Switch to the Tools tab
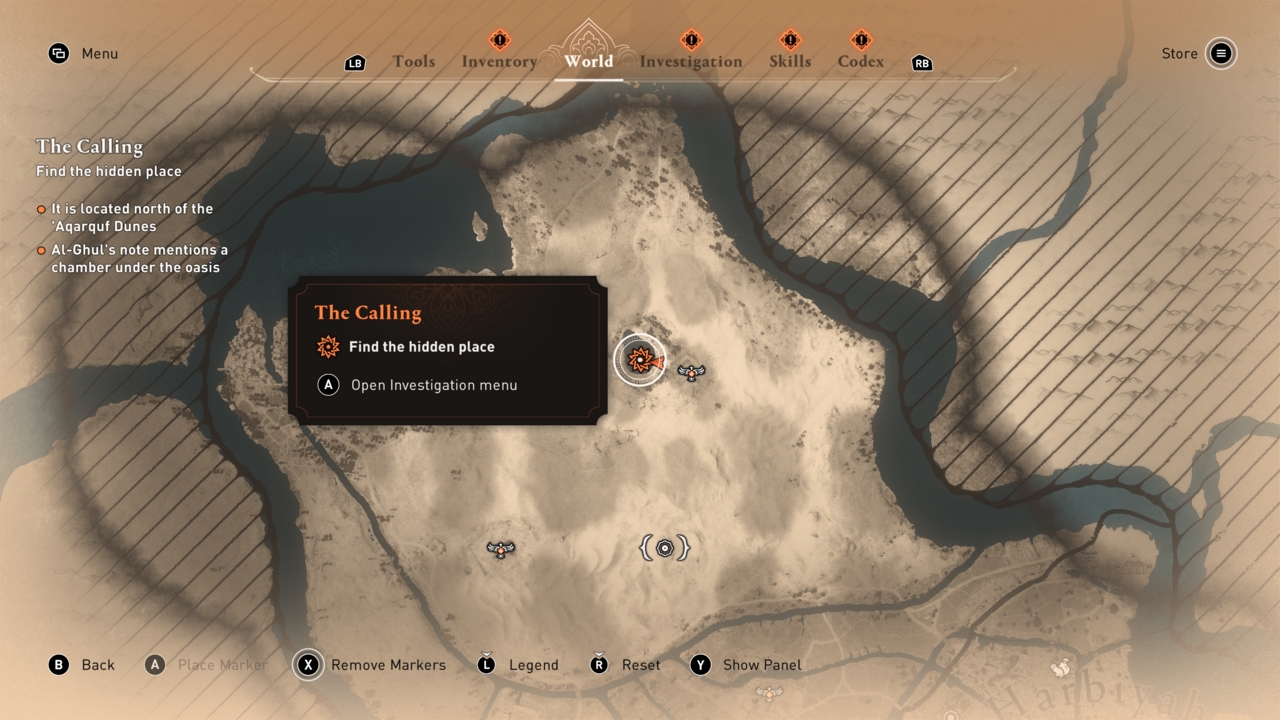Image resolution: width=1280 pixels, height=720 pixels. [414, 61]
